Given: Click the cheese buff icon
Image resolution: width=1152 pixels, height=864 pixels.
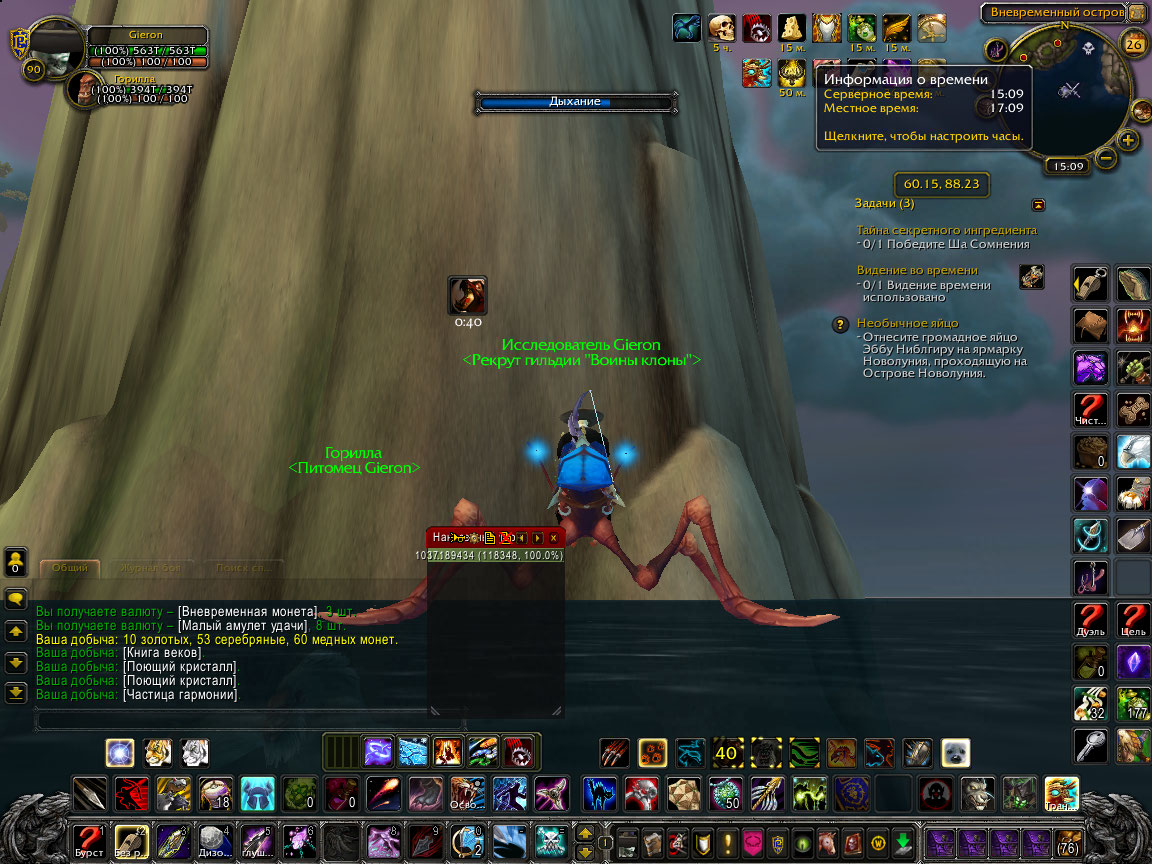Looking at the screenshot, I should point(791,27).
